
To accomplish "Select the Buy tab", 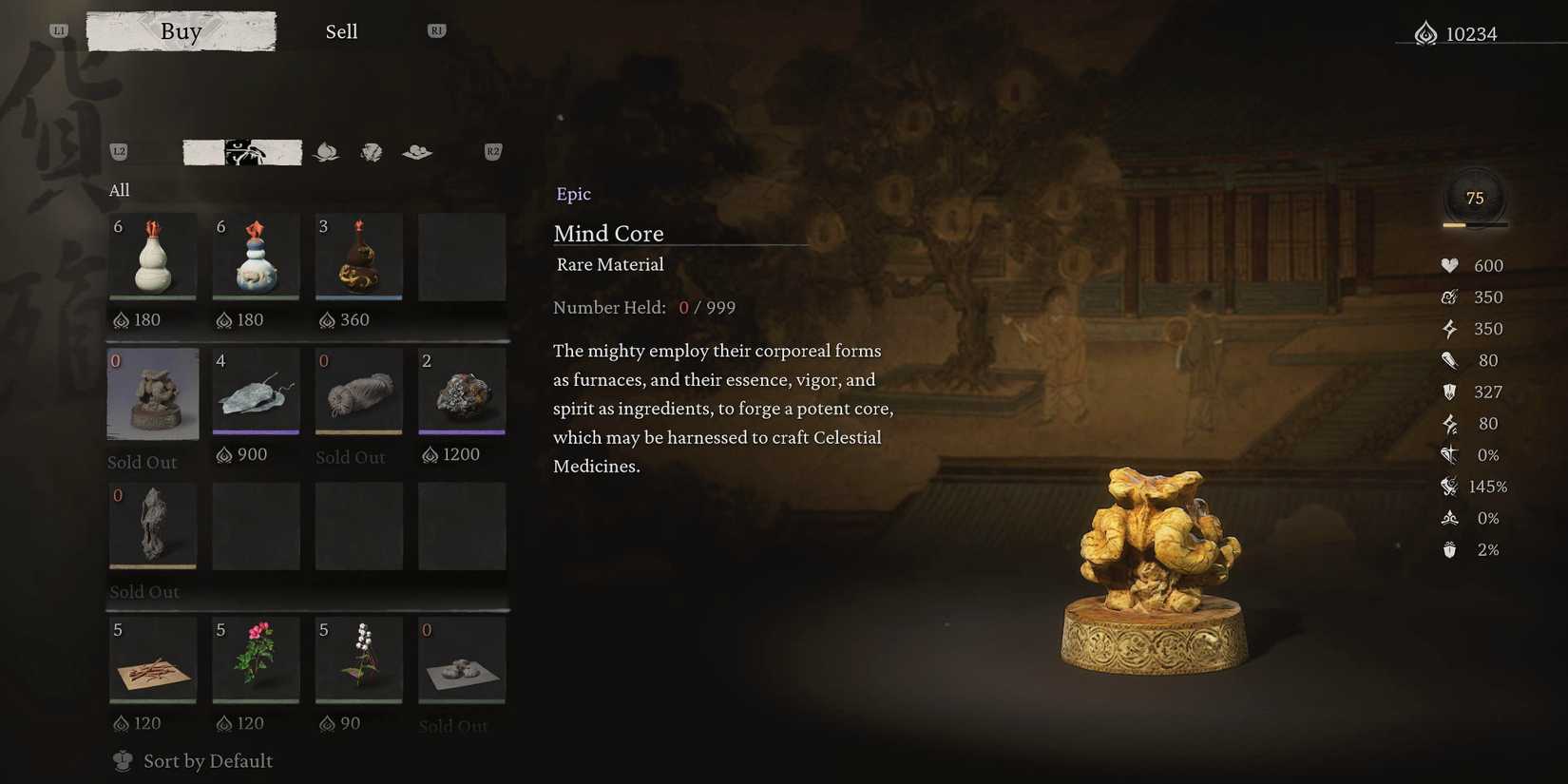I will coord(181,30).
